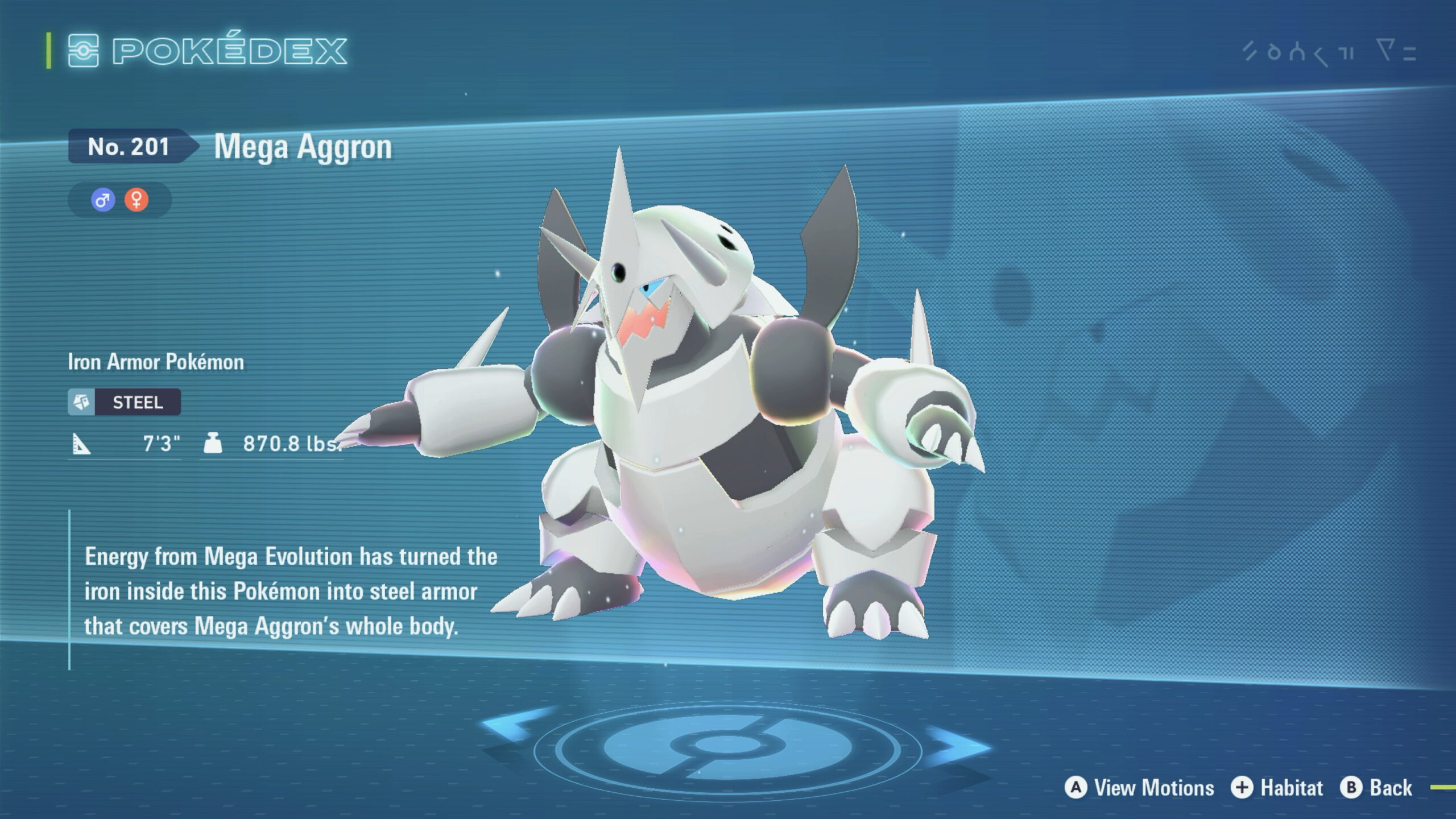The height and width of the screenshot is (819, 1456).
Task: Select the female gender form icon
Action: (136, 200)
